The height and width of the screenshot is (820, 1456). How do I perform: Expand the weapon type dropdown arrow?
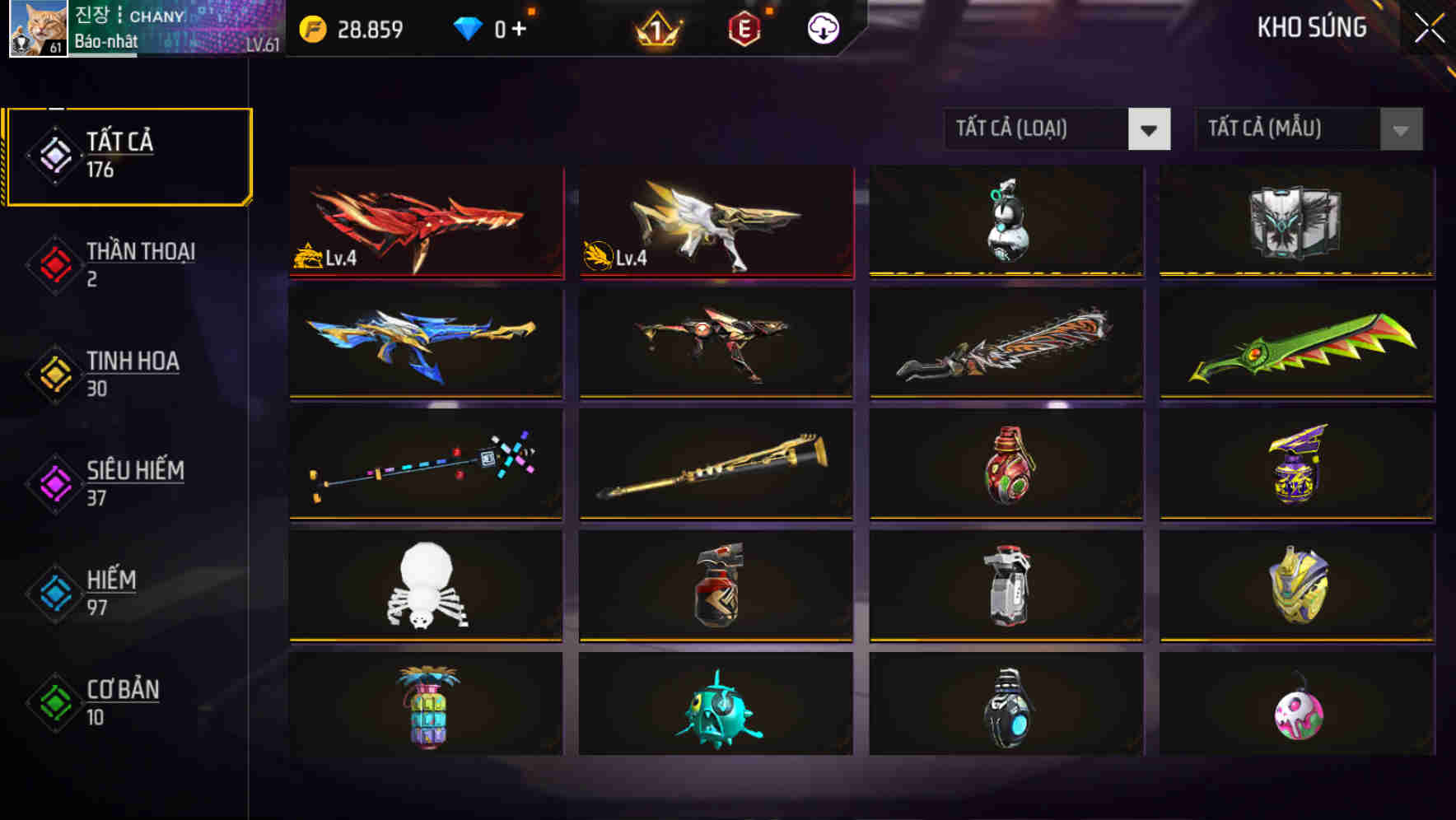pos(1150,129)
